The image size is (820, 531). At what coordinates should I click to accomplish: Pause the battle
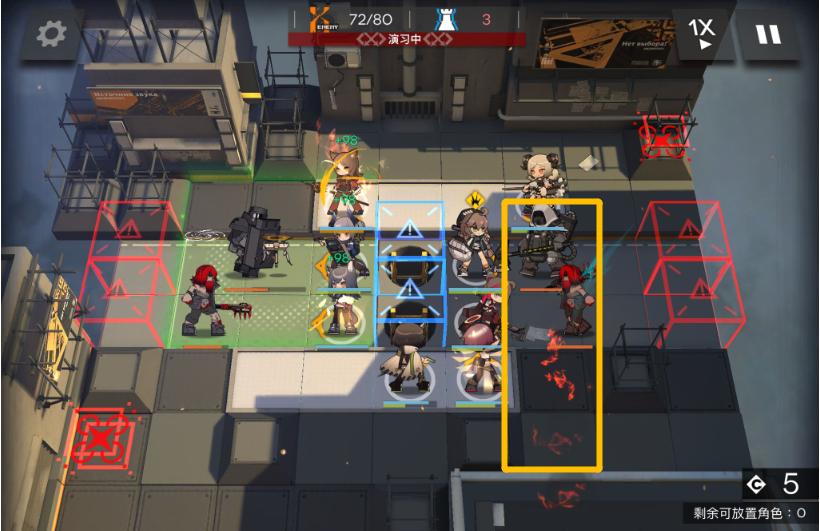(x=768, y=34)
